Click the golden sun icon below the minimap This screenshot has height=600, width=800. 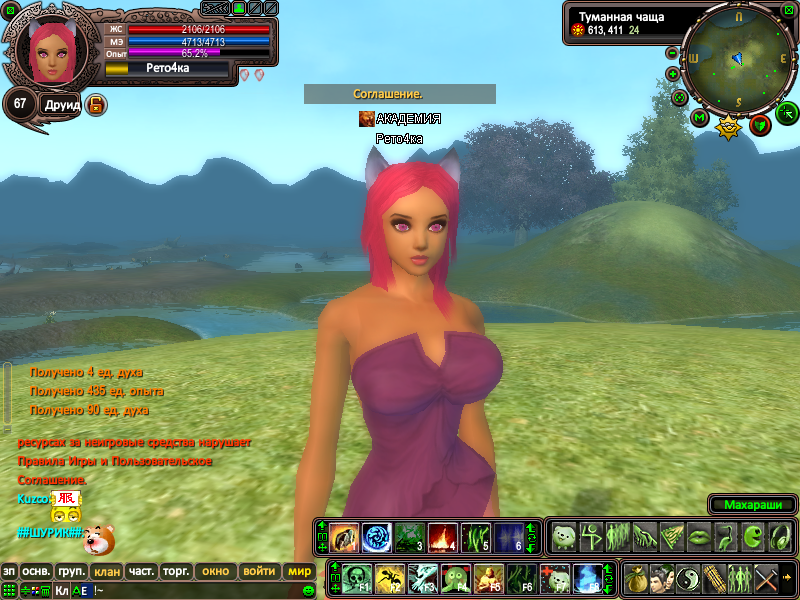coord(729,125)
